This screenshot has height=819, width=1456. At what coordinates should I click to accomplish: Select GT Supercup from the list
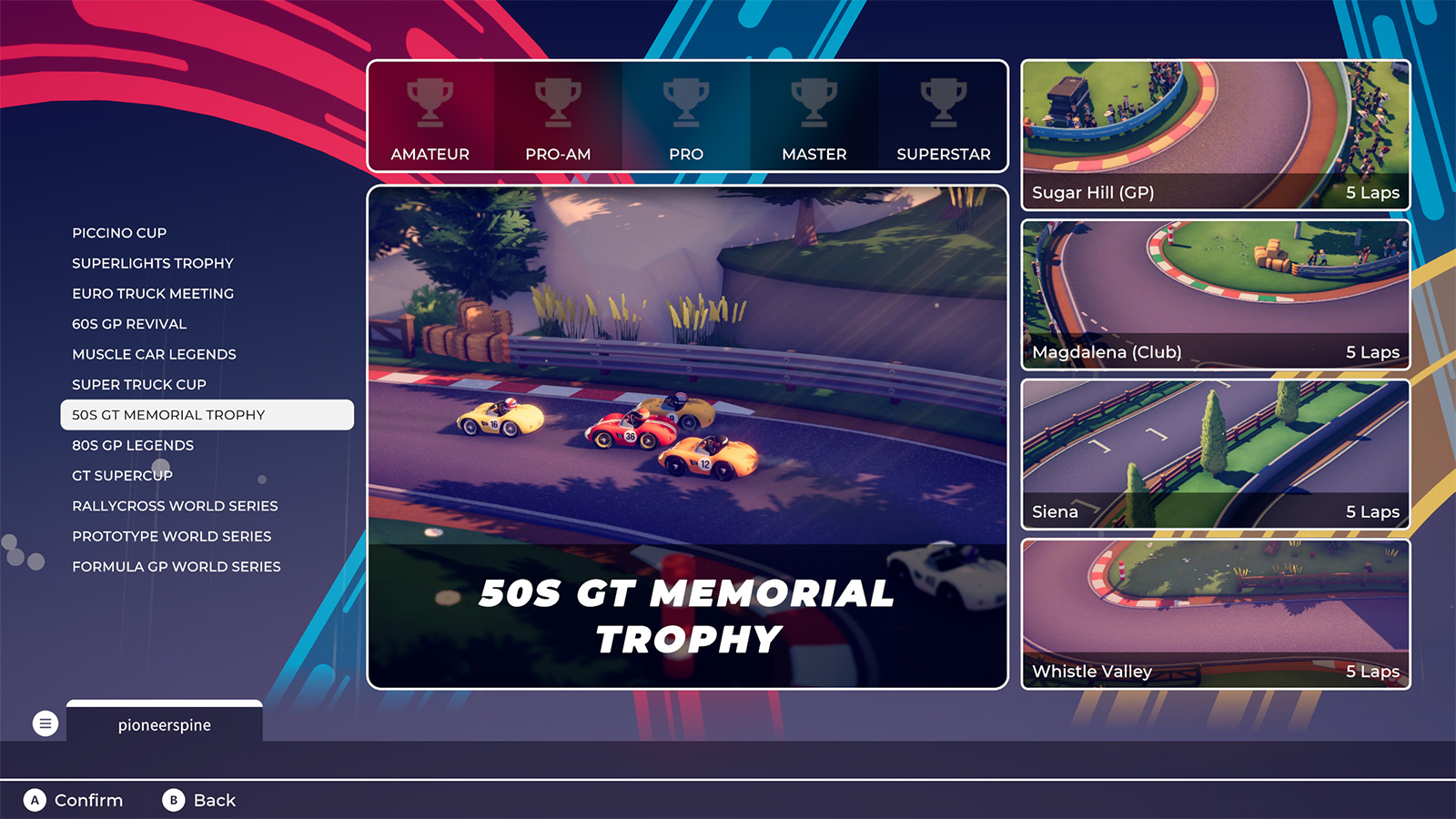click(122, 476)
